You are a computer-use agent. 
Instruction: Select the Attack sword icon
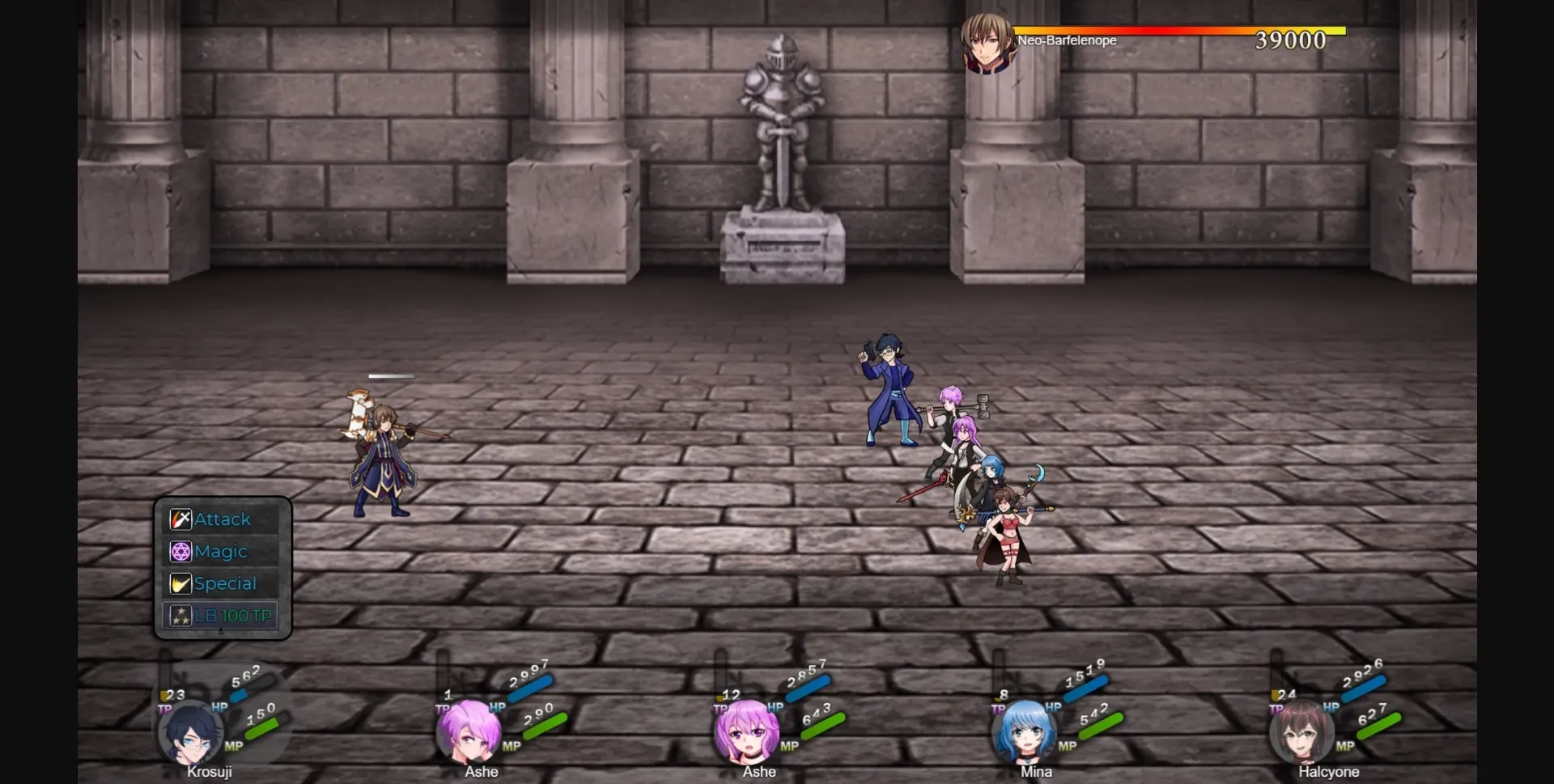point(181,519)
